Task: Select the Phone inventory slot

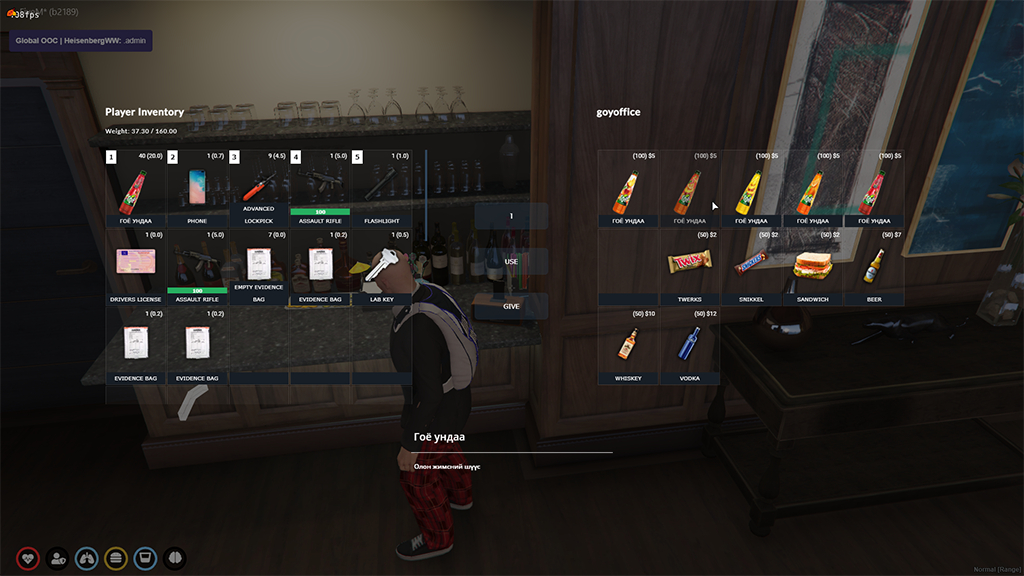Action: [197, 188]
